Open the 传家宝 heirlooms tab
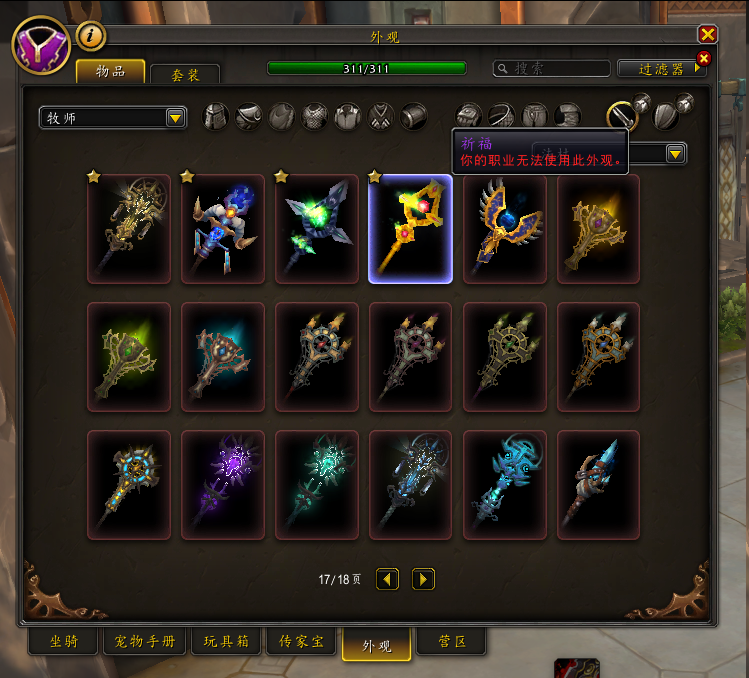 pos(303,641)
